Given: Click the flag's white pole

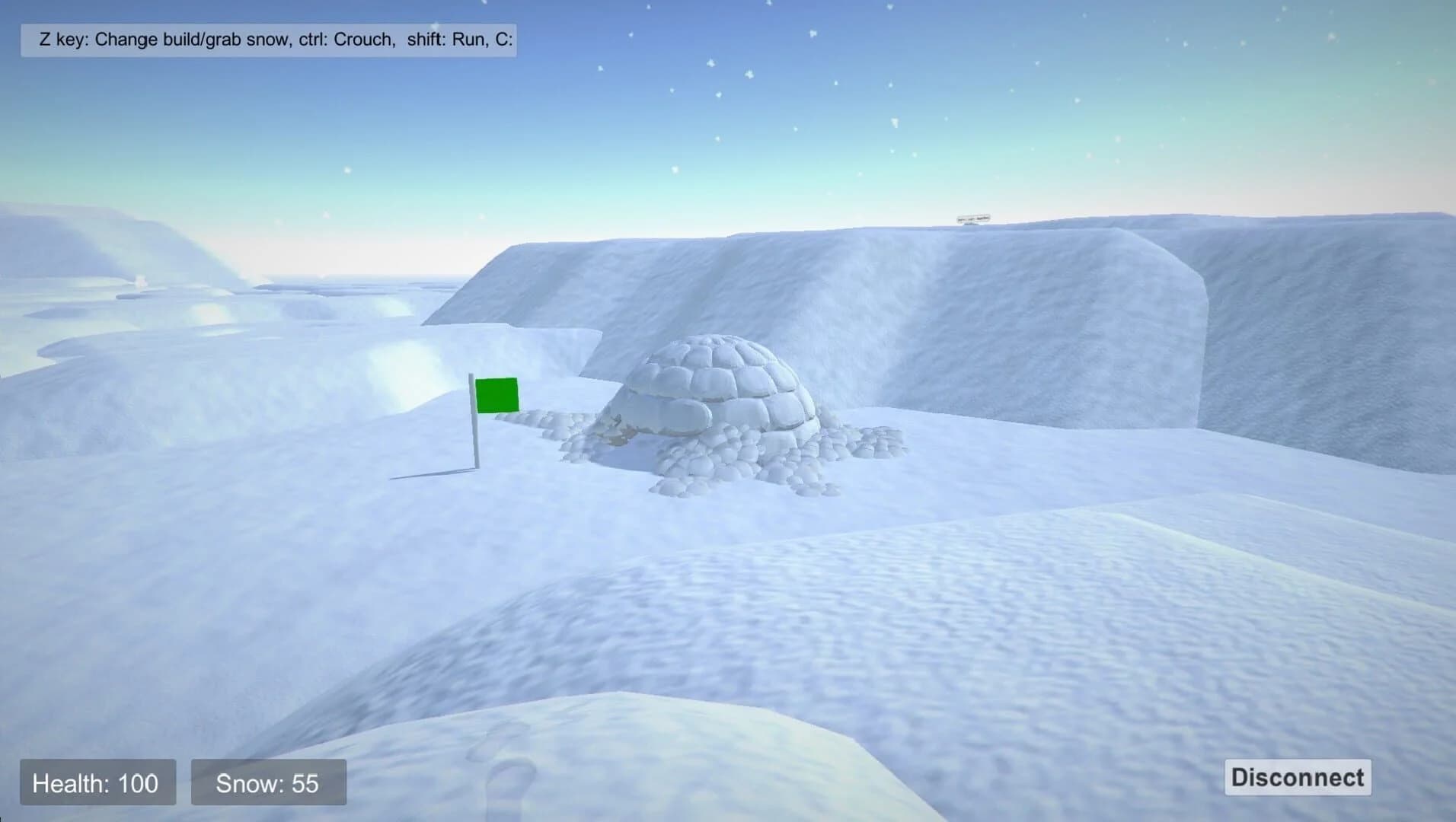Looking at the screenshot, I should coord(473,441).
